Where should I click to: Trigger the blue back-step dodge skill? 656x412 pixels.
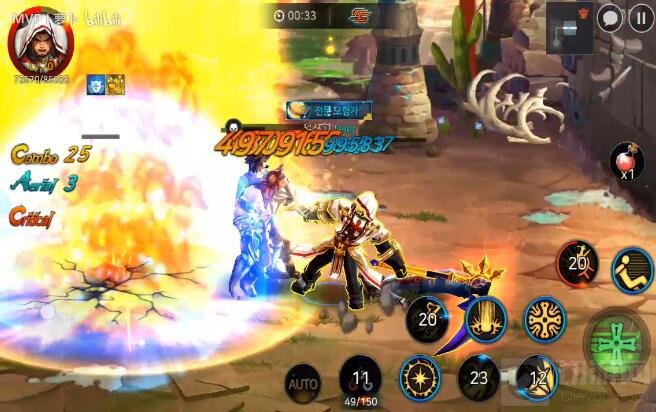(x=632, y=270)
